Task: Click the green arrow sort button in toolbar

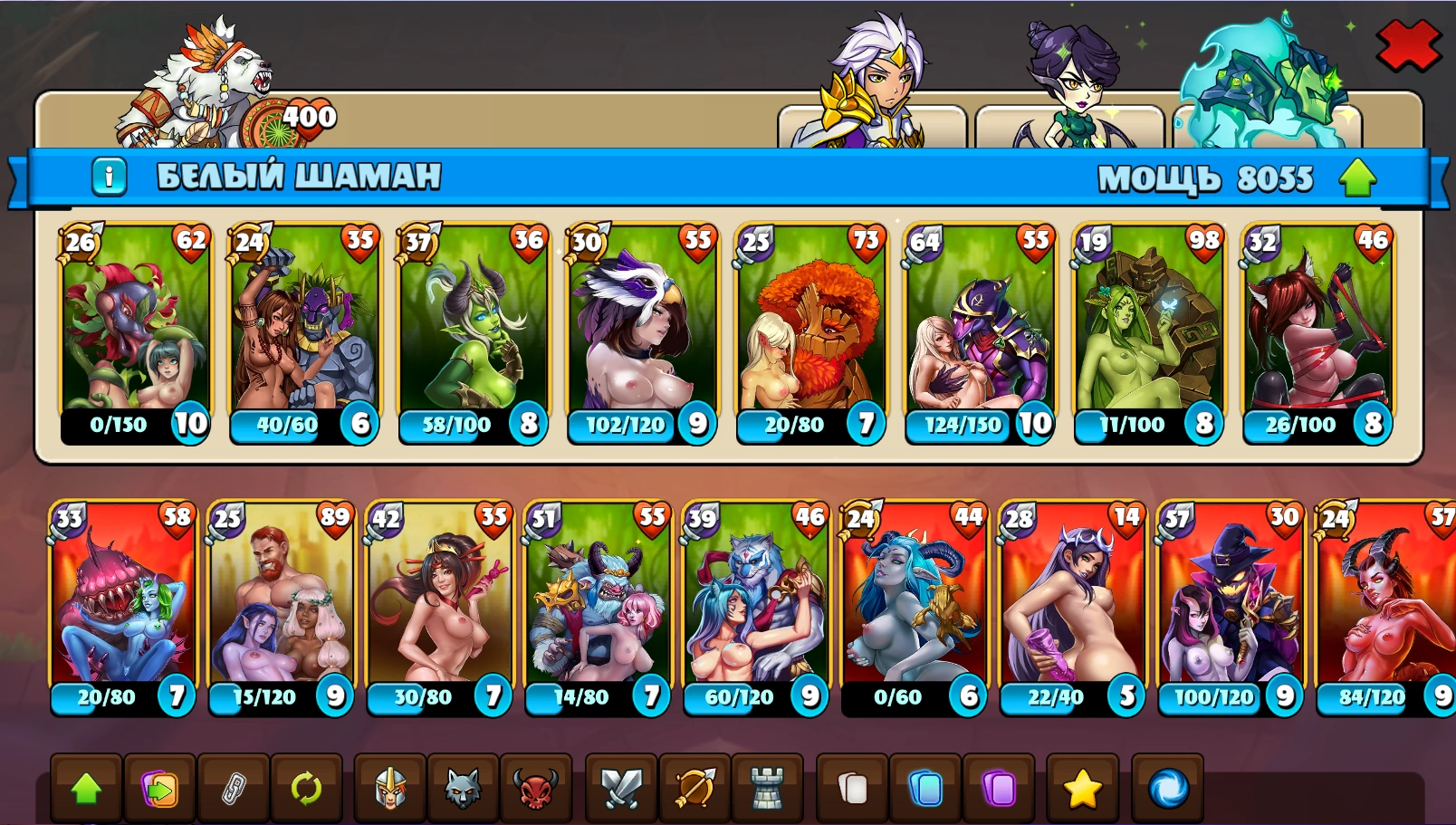Action: coord(86,788)
